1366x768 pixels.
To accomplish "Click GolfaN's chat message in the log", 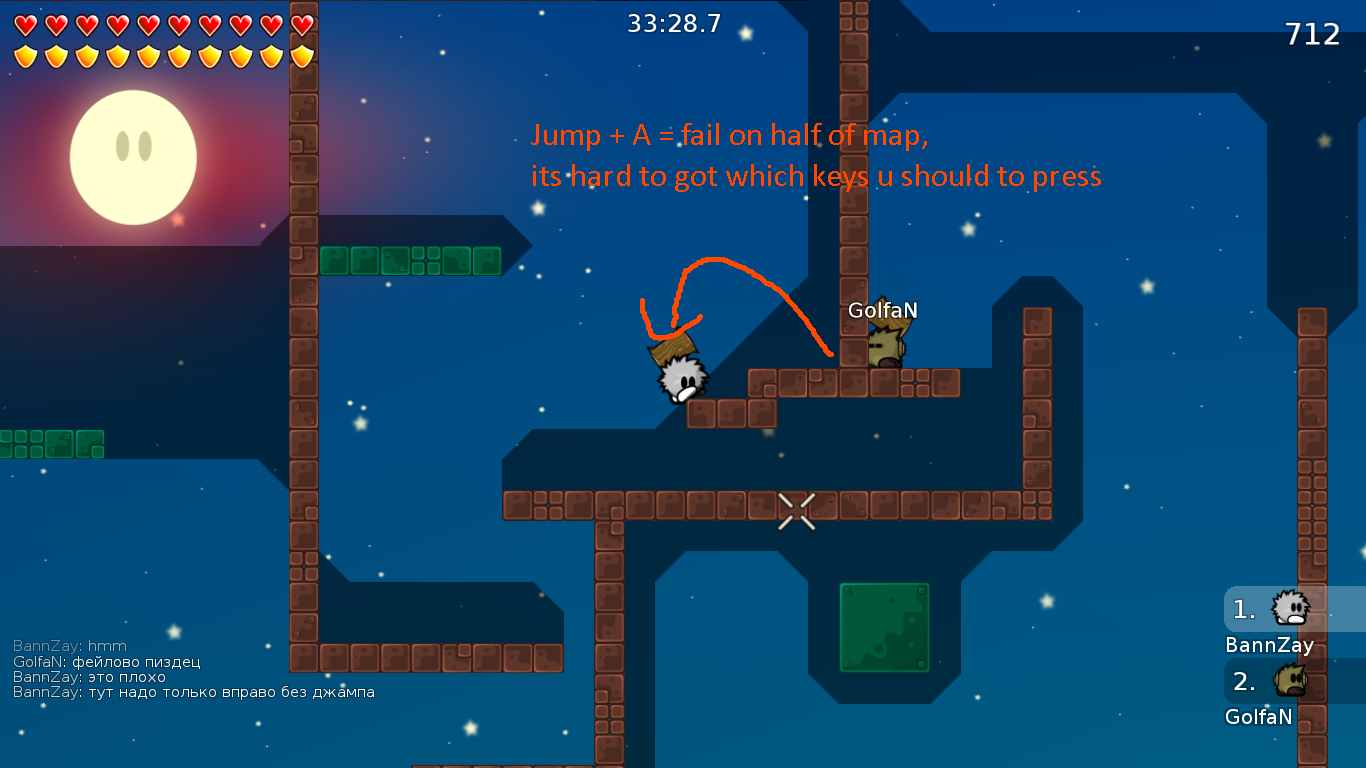I will [105, 661].
